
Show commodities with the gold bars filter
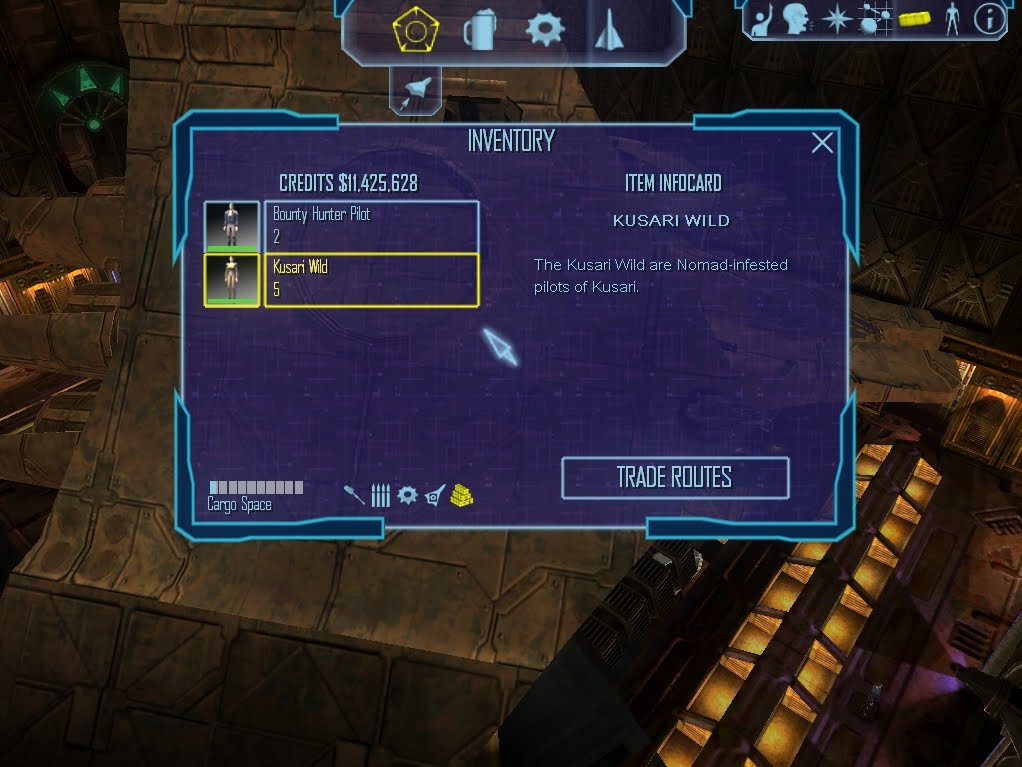(x=461, y=495)
